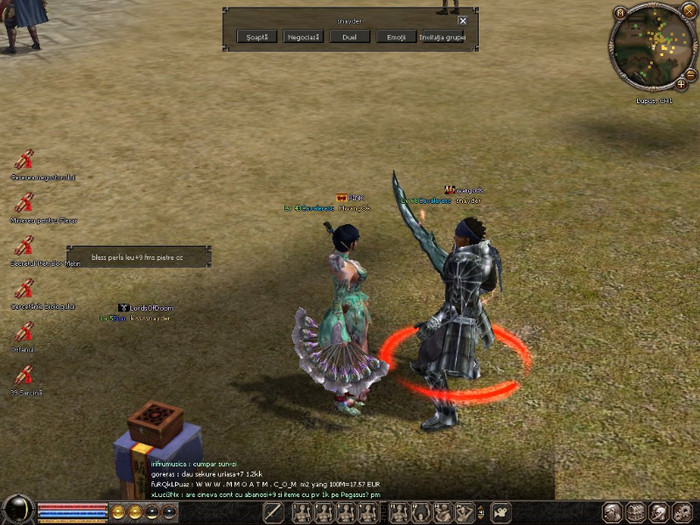The height and width of the screenshot is (525, 700).
Task: Challenge the player with the Duel button
Action: [349, 37]
